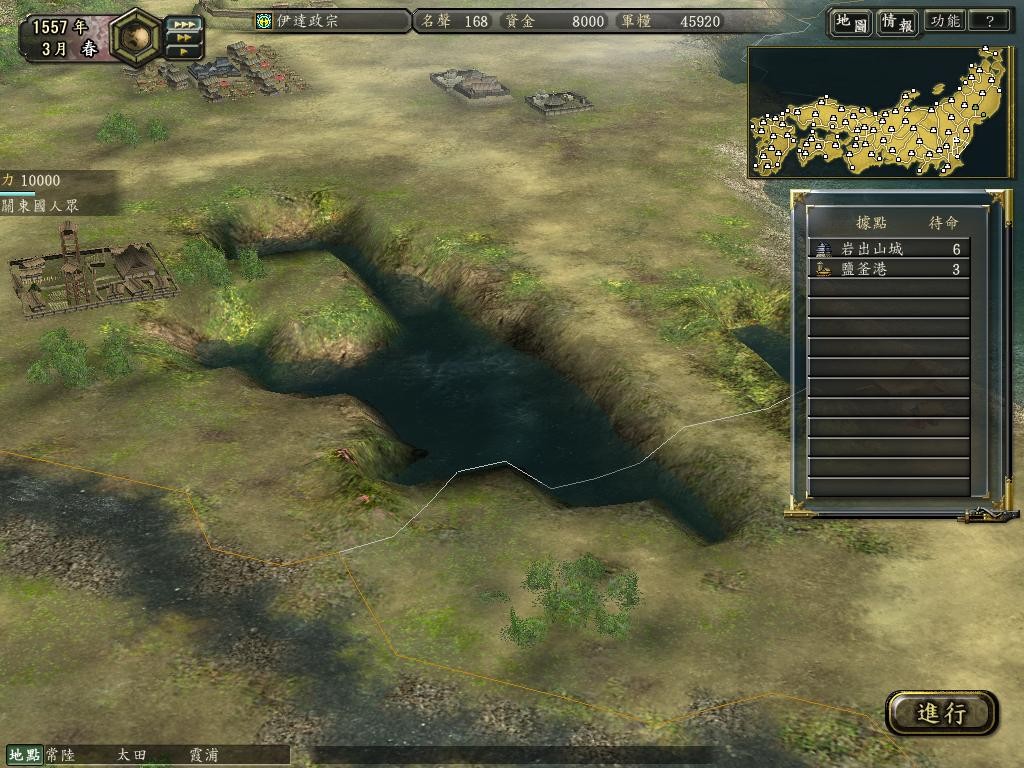Click the 進行 advance button

(941, 713)
